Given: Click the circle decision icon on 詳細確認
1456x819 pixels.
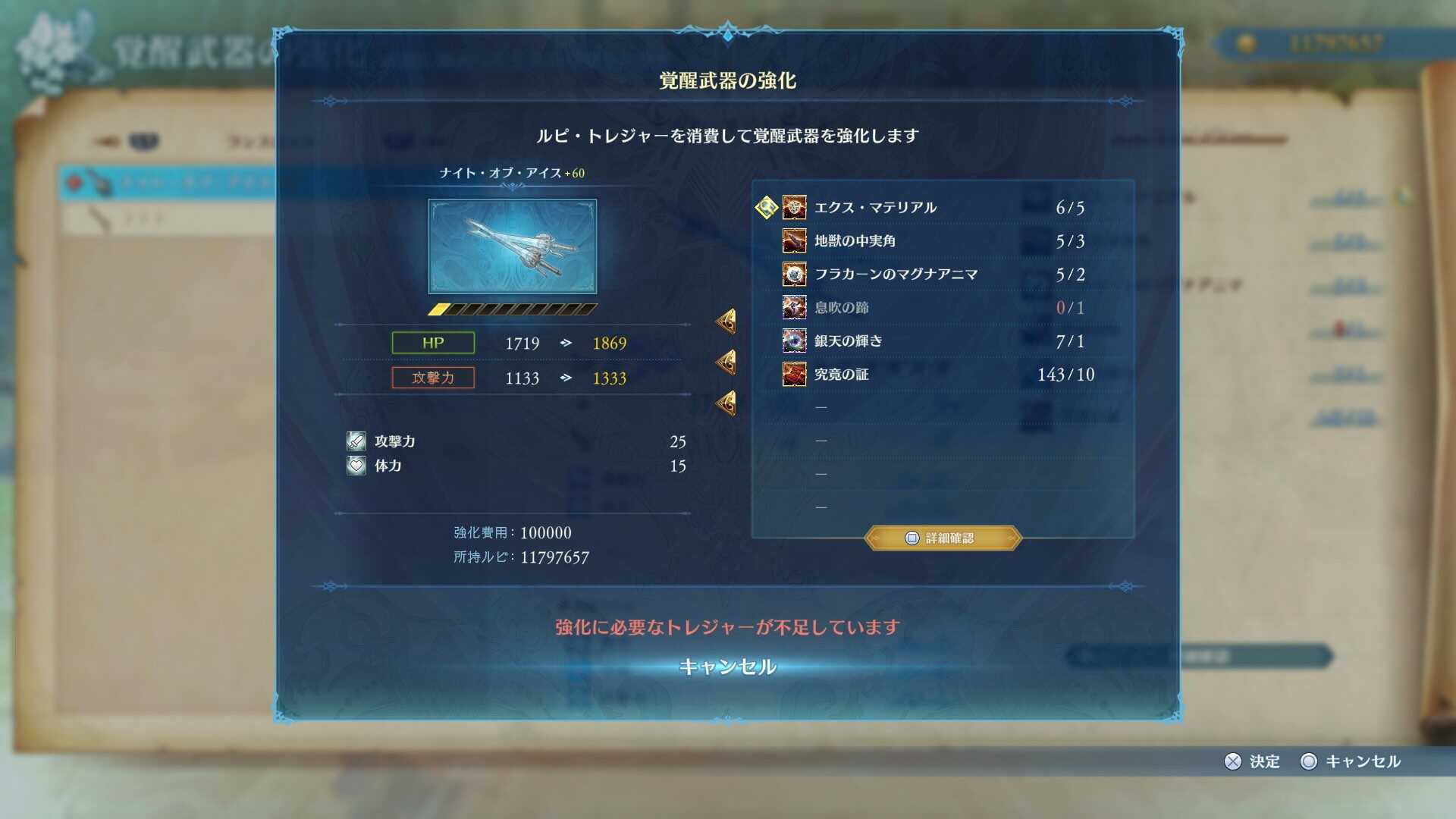Looking at the screenshot, I should click(x=912, y=538).
